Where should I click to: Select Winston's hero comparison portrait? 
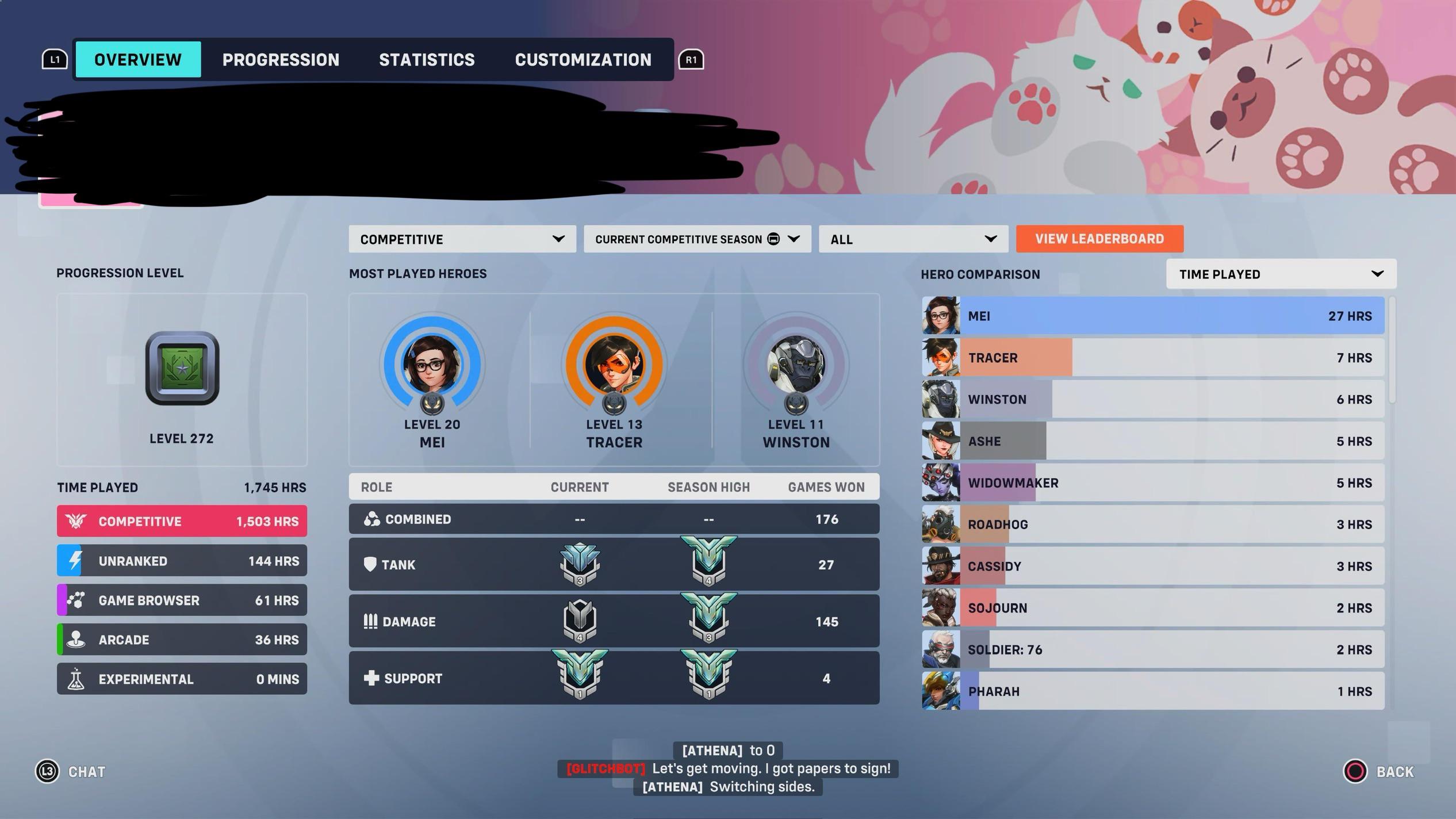[x=941, y=399]
